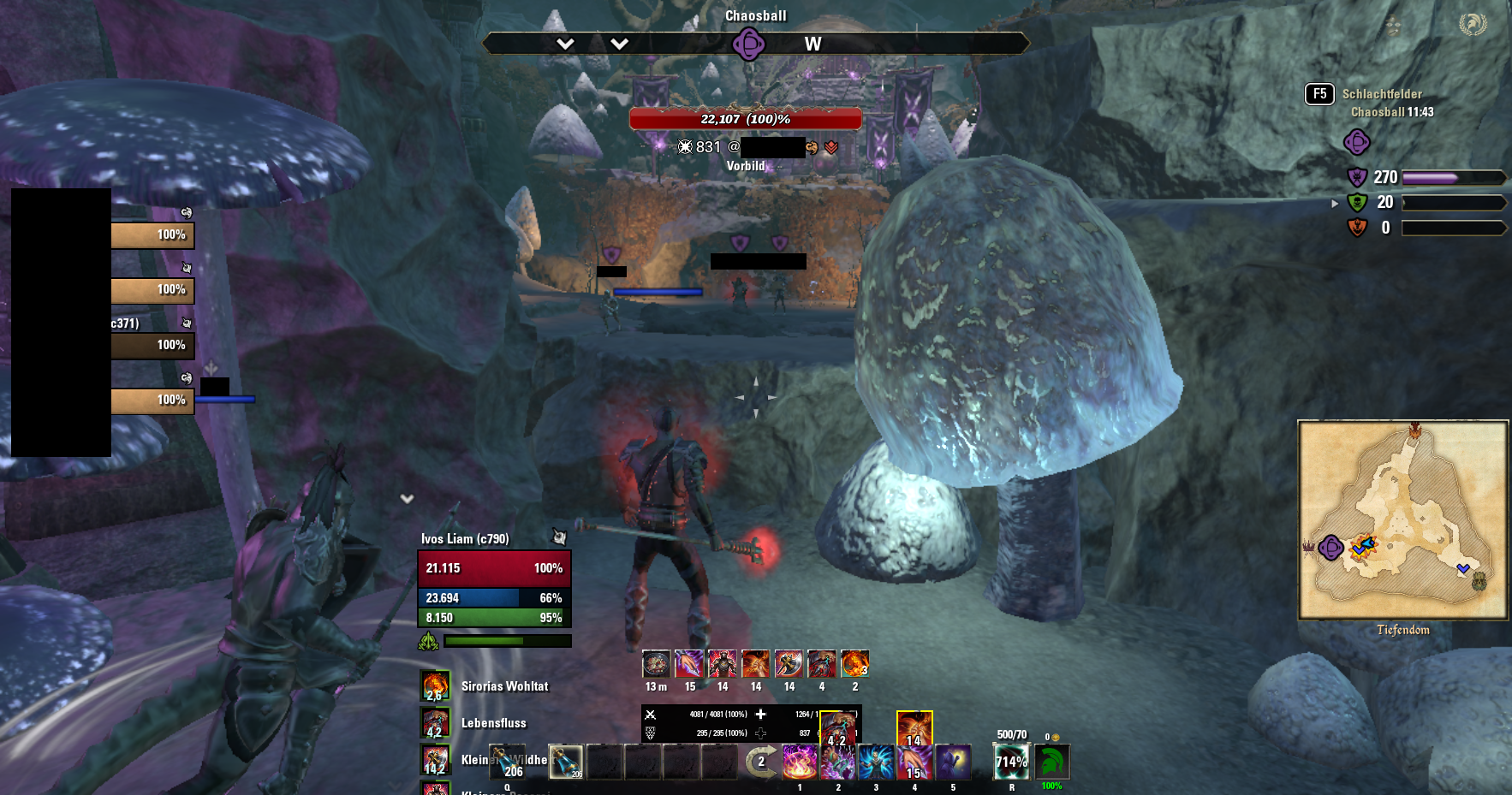Viewport: 1512px width, 795px height.
Task: Expand the arrow beside the green team score
Action: 1334,203
